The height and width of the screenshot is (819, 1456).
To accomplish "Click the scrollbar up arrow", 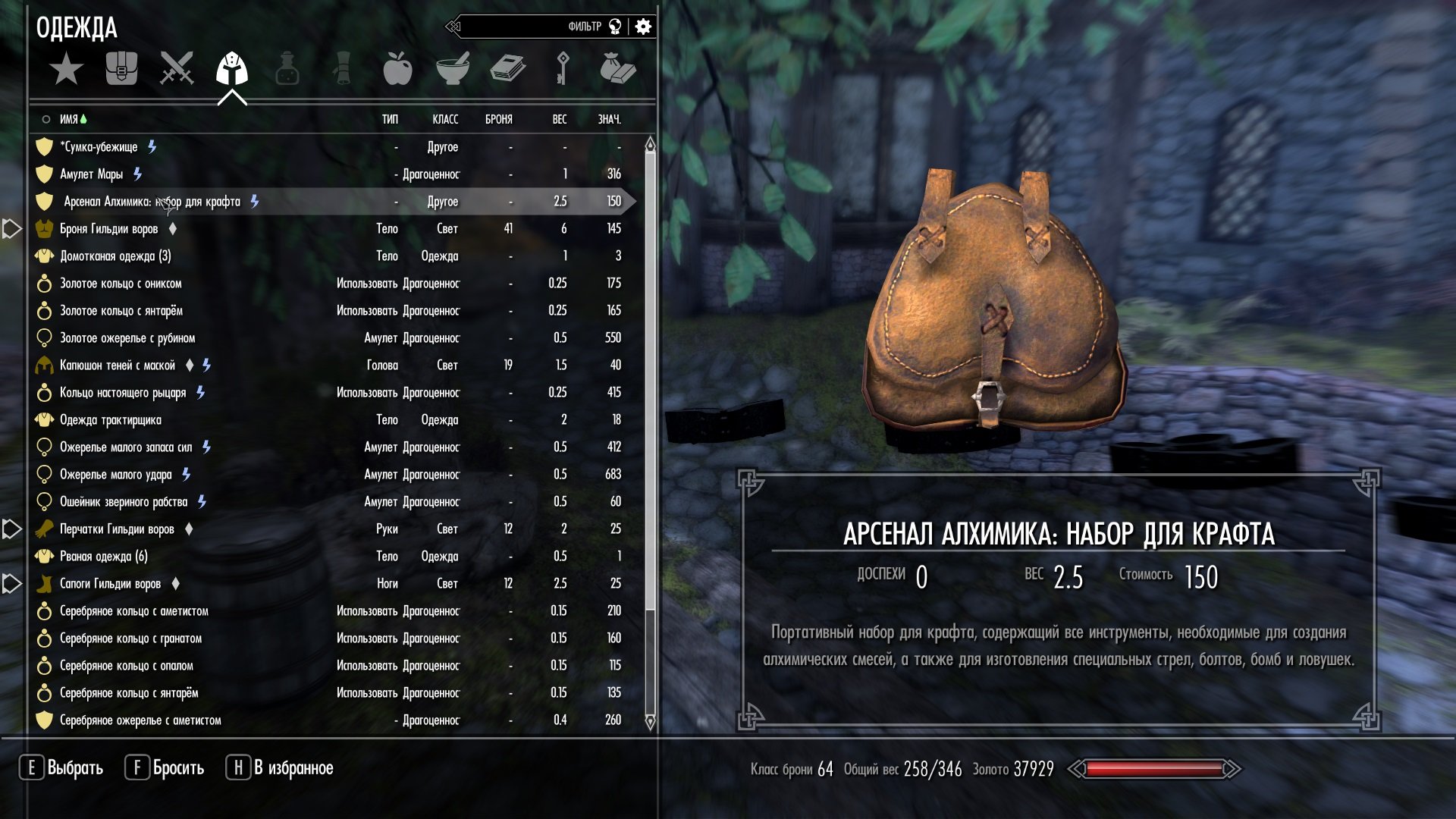I will point(649,141).
